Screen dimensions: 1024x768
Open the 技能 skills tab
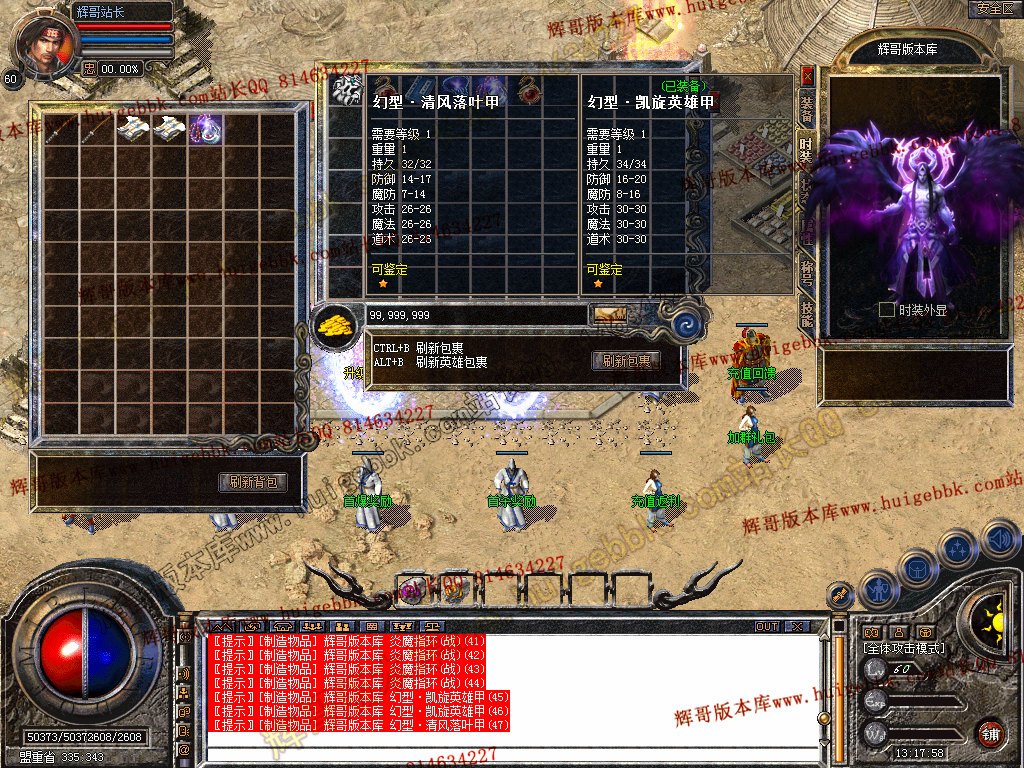click(x=806, y=313)
